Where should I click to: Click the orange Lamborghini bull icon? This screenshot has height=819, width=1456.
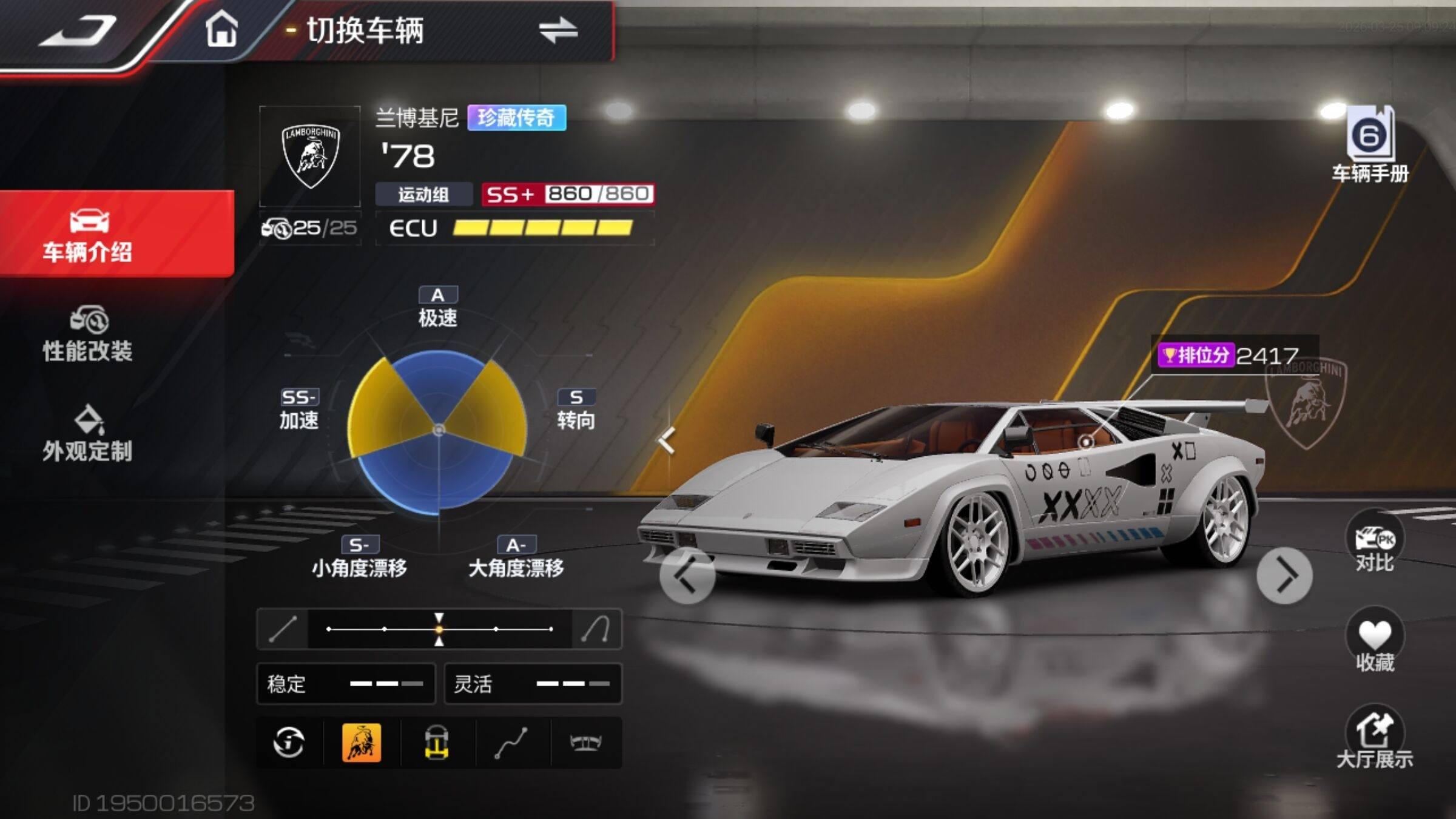pos(362,742)
